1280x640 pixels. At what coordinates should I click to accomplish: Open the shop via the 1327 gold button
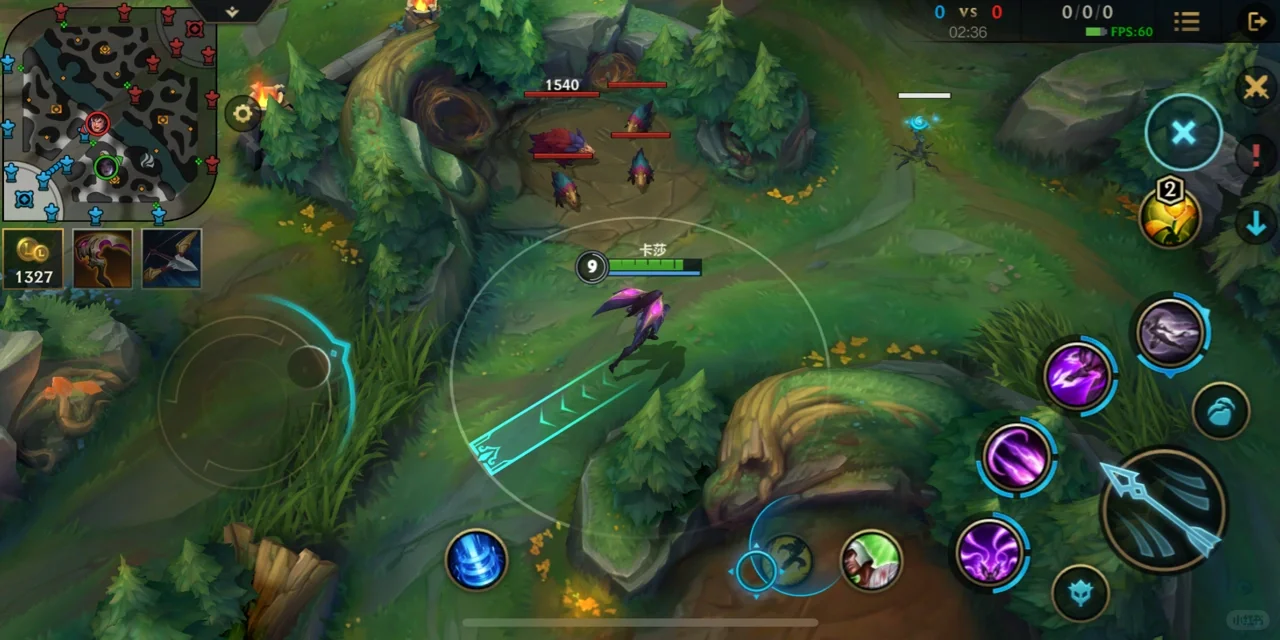pyautogui.click(x=33, y=258)
